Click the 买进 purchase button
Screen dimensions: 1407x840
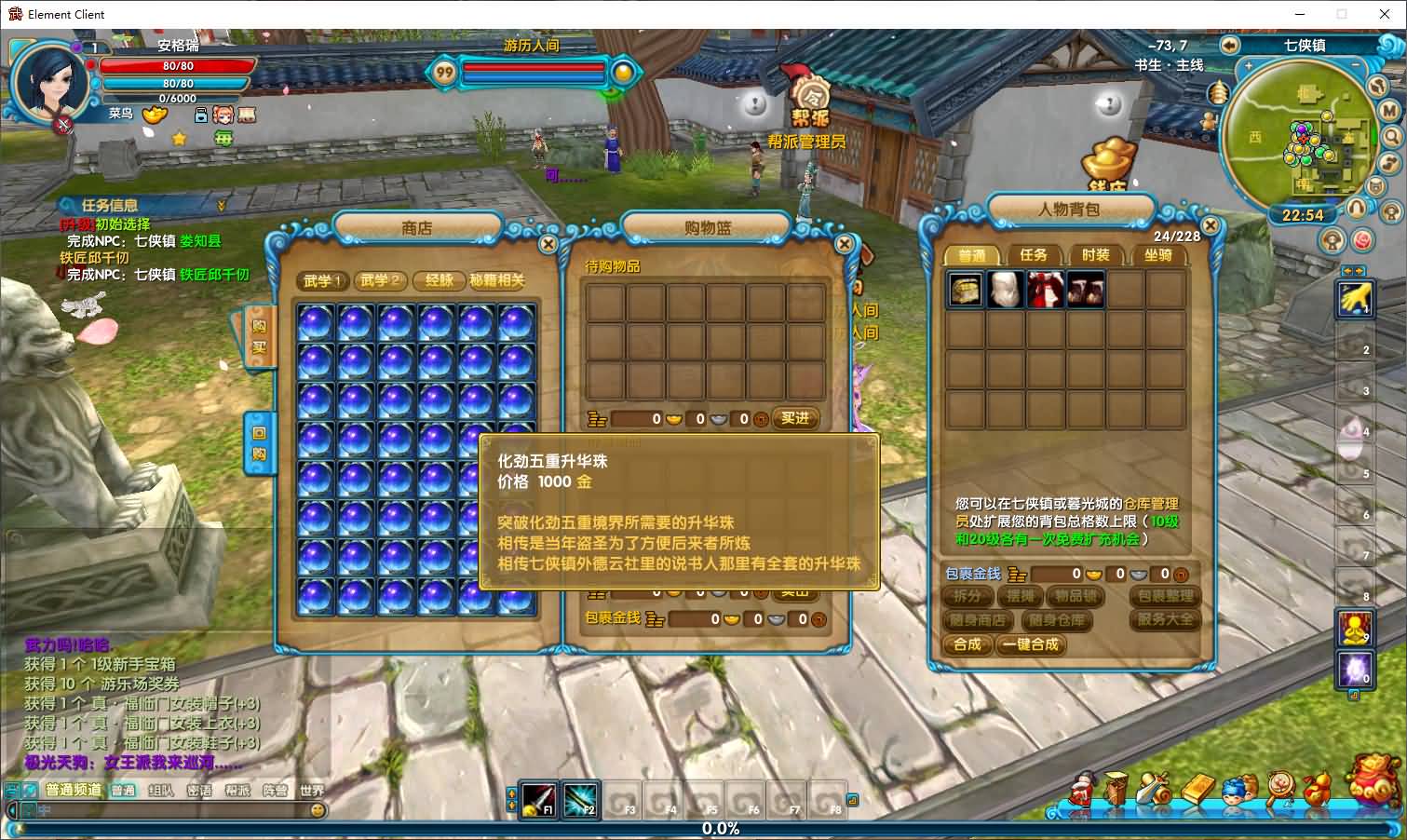tap(794, 419)
